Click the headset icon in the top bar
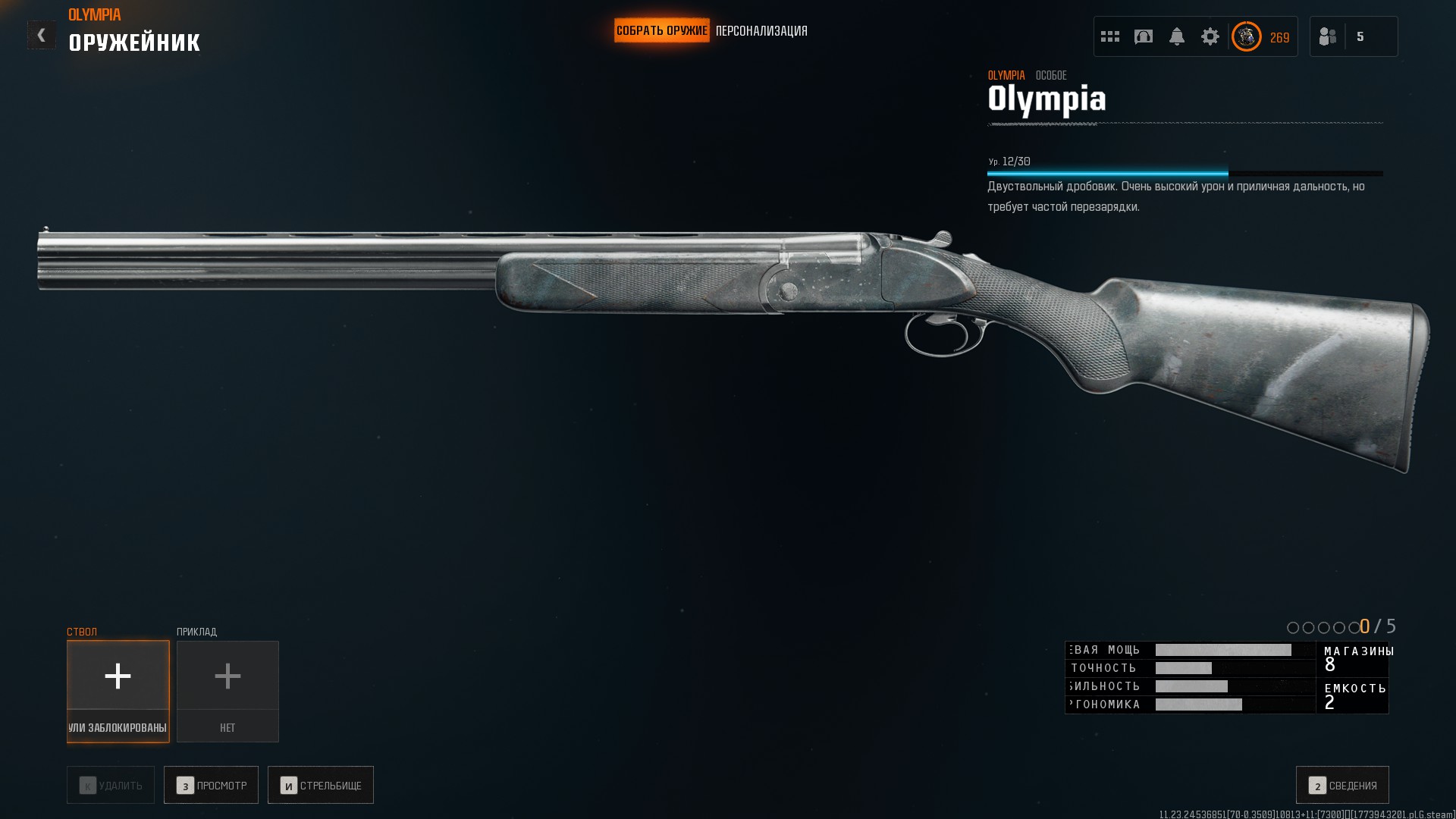1456x819 pixels. 1144,36
